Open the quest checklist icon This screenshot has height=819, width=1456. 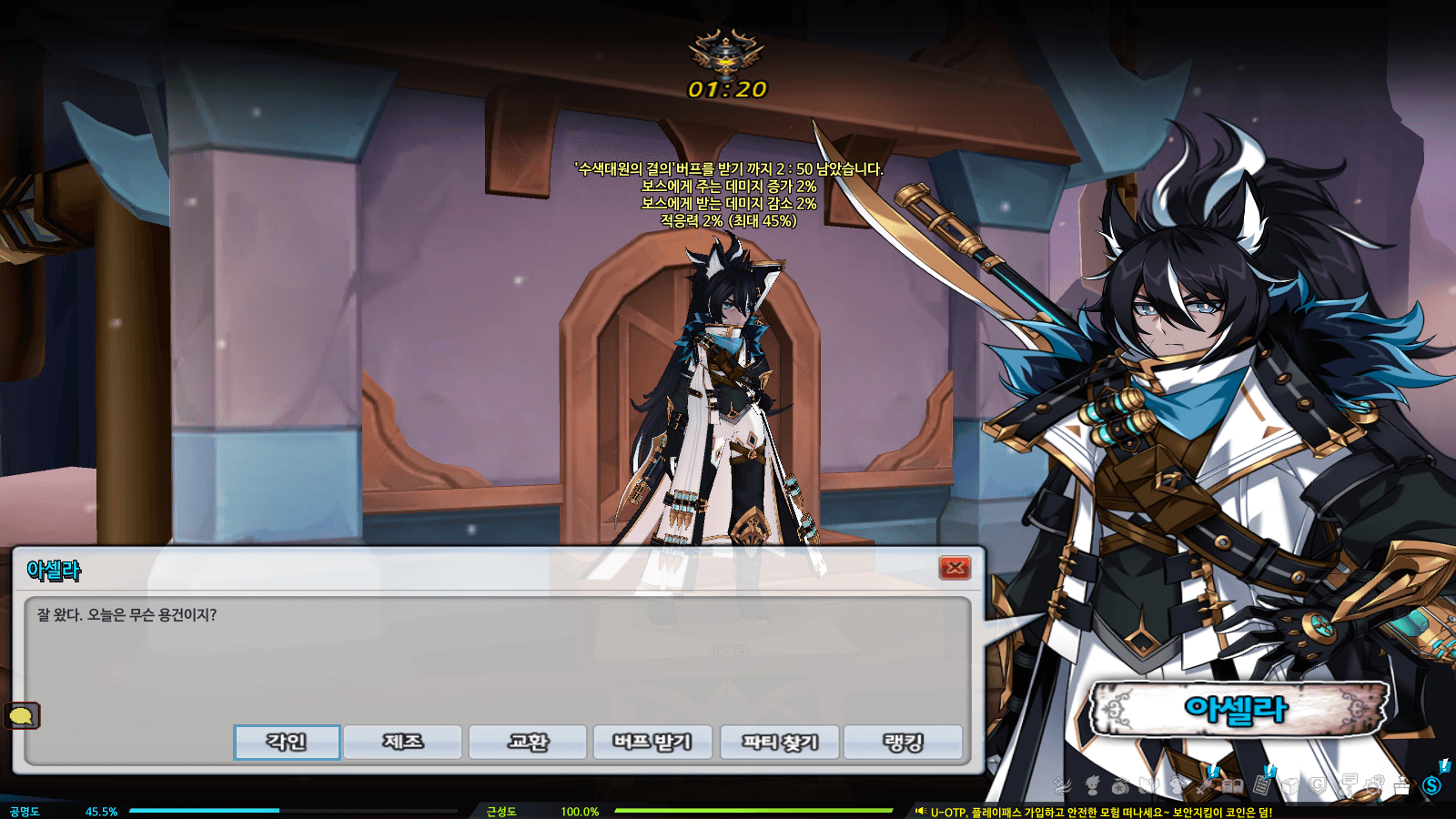1262,784
